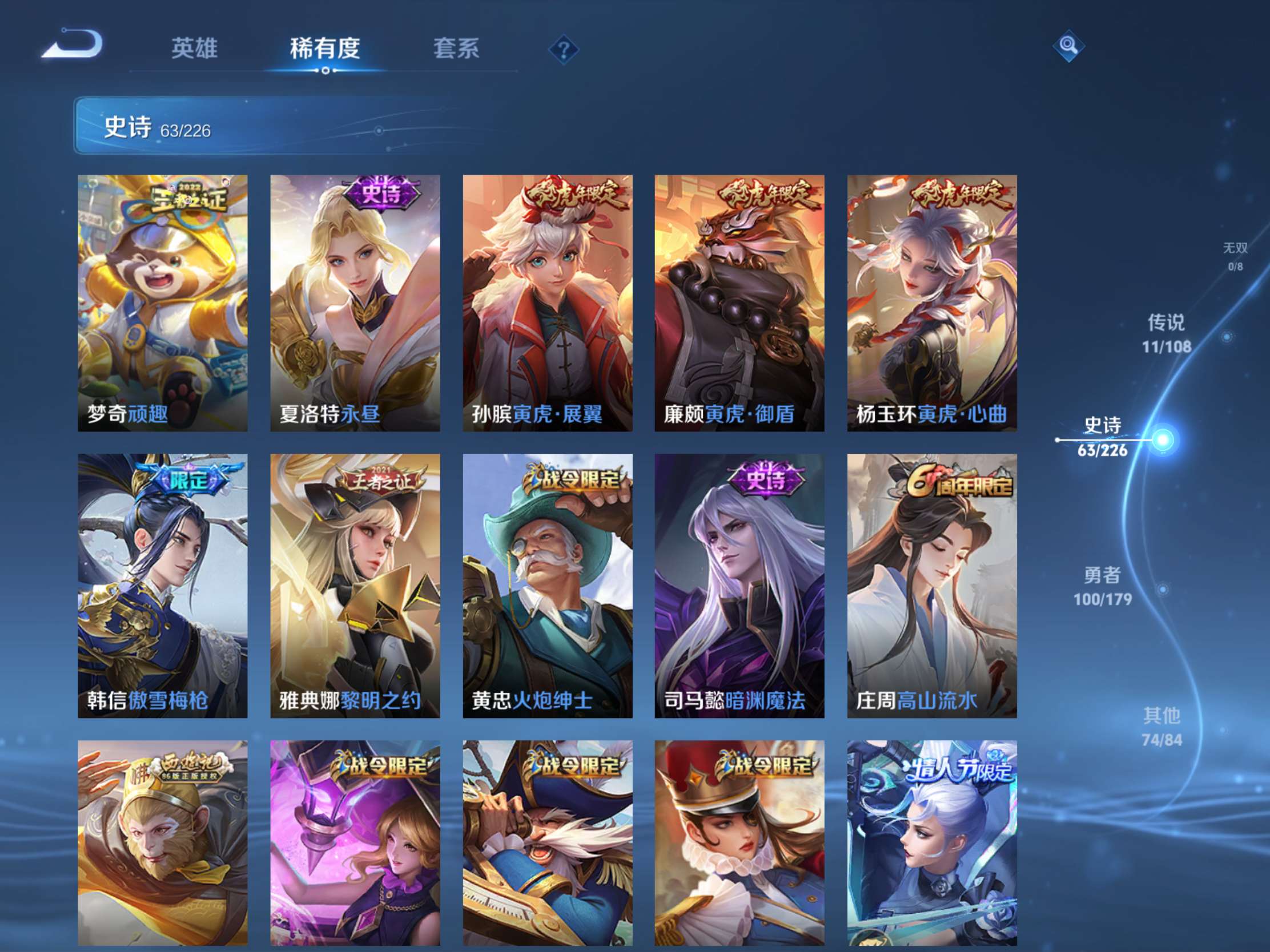Choose 雅典娜 黎明之约 skin card
Image resolution: width=1270 pixels, height=952 pixels.
[x=355, y=586]
